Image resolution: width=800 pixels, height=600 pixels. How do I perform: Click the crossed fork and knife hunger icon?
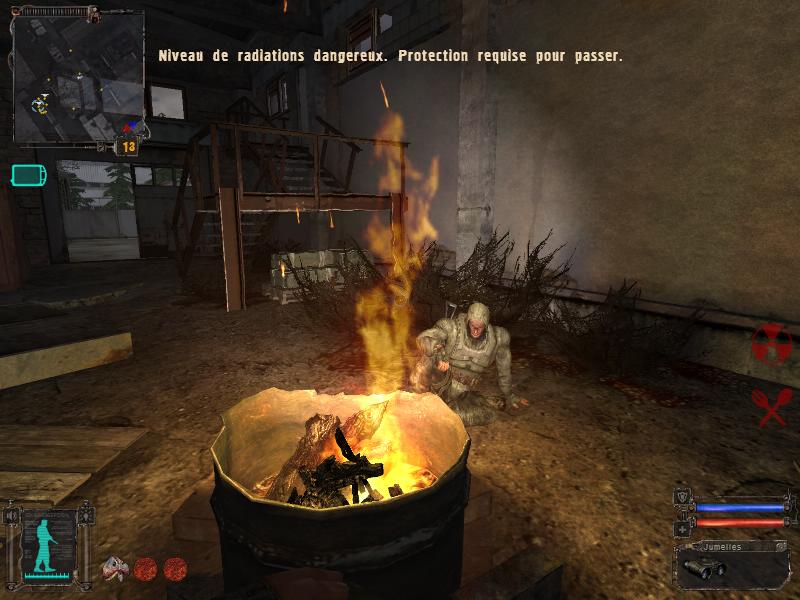(x=770, y=406)
